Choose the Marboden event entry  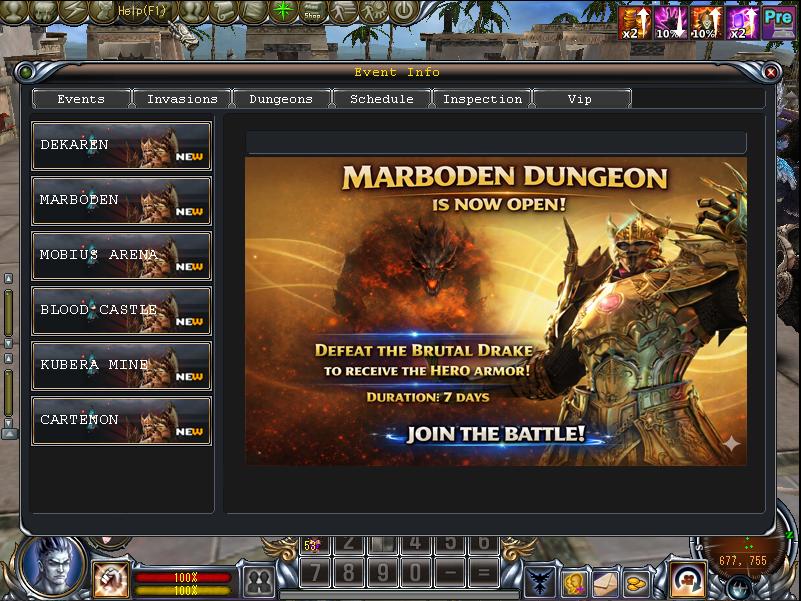(x=121, y=201)
